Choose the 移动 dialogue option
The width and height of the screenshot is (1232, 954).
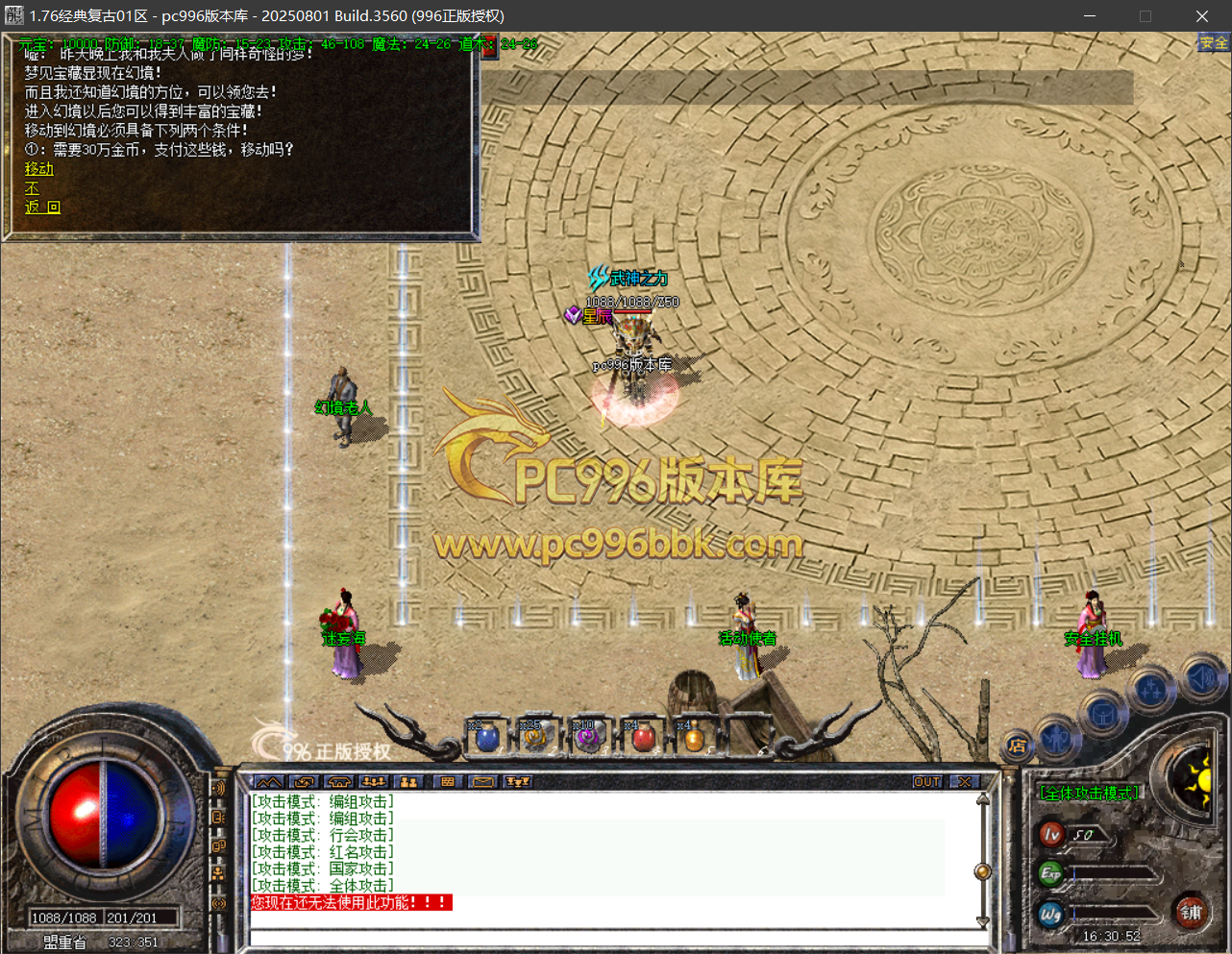pyautogui.click(x=38, y=169)
